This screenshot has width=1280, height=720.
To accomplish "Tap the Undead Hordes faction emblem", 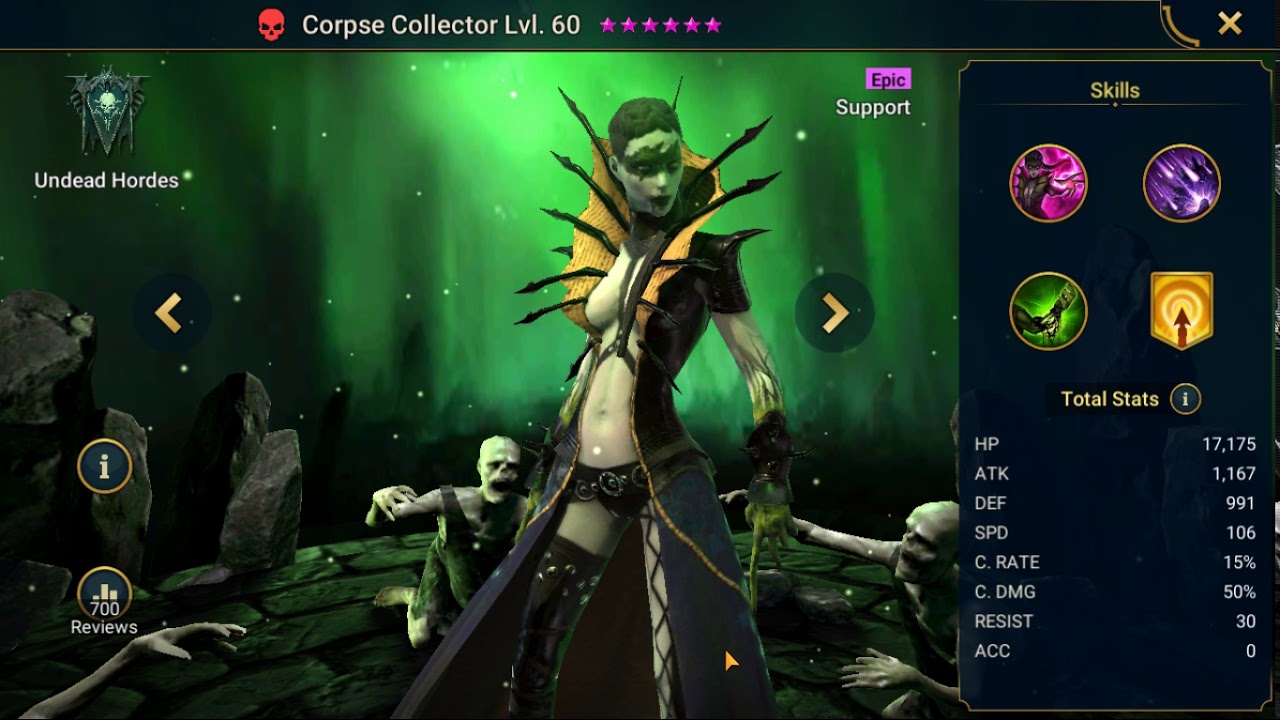I will click(107, 113).
